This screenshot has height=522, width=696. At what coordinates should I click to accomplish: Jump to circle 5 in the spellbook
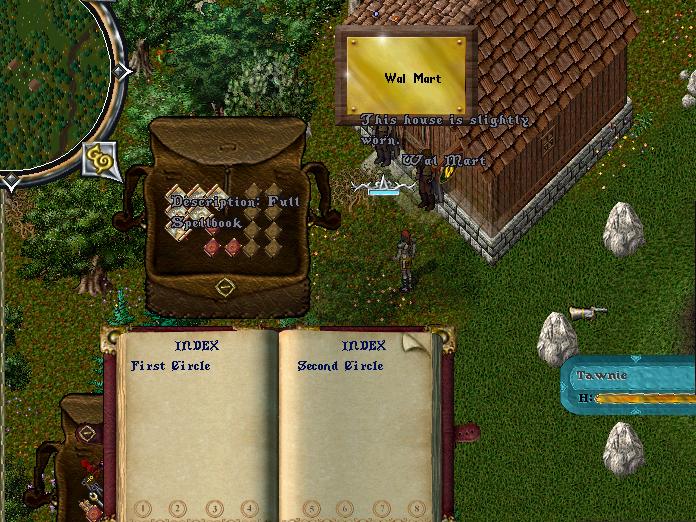[x=311, y=508]
